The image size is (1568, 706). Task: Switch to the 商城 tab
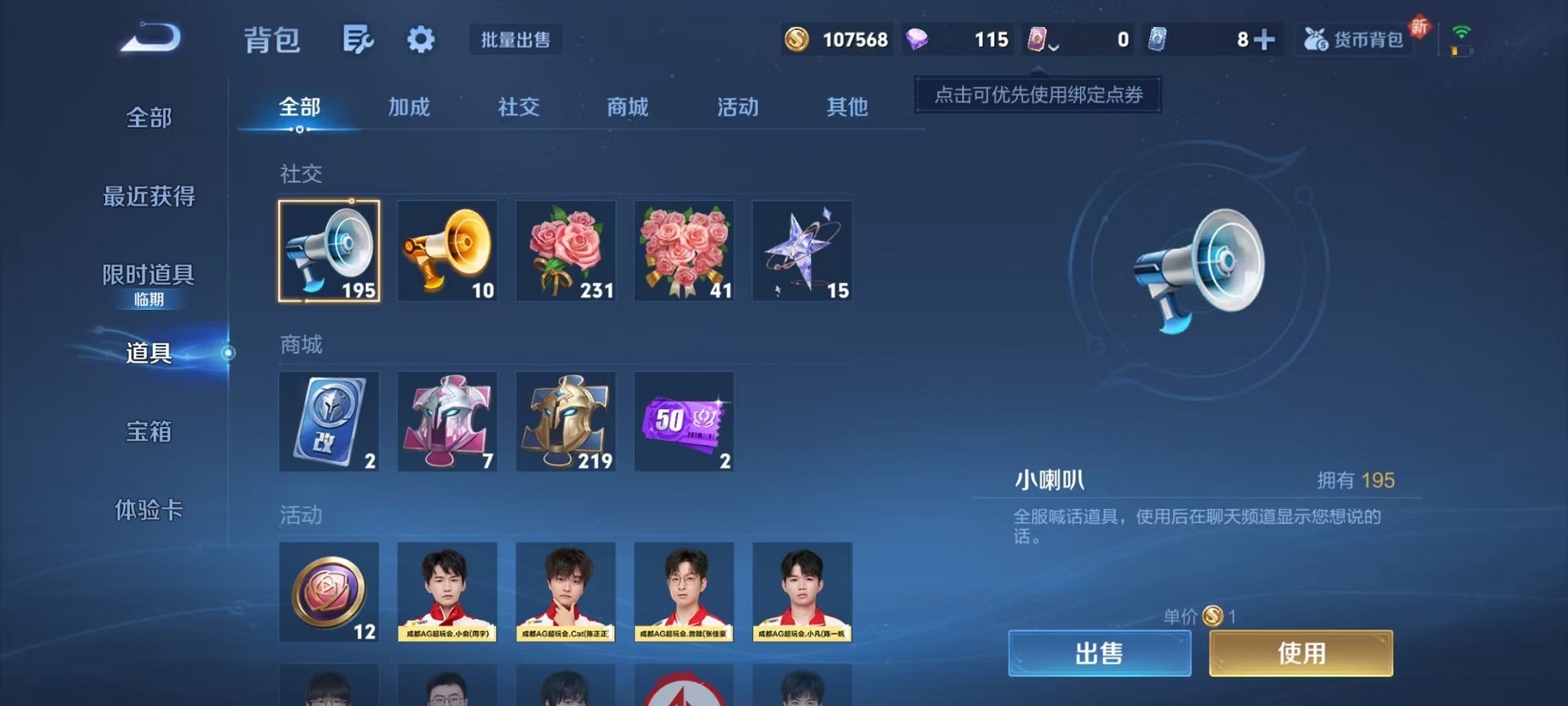click(626, 108)
